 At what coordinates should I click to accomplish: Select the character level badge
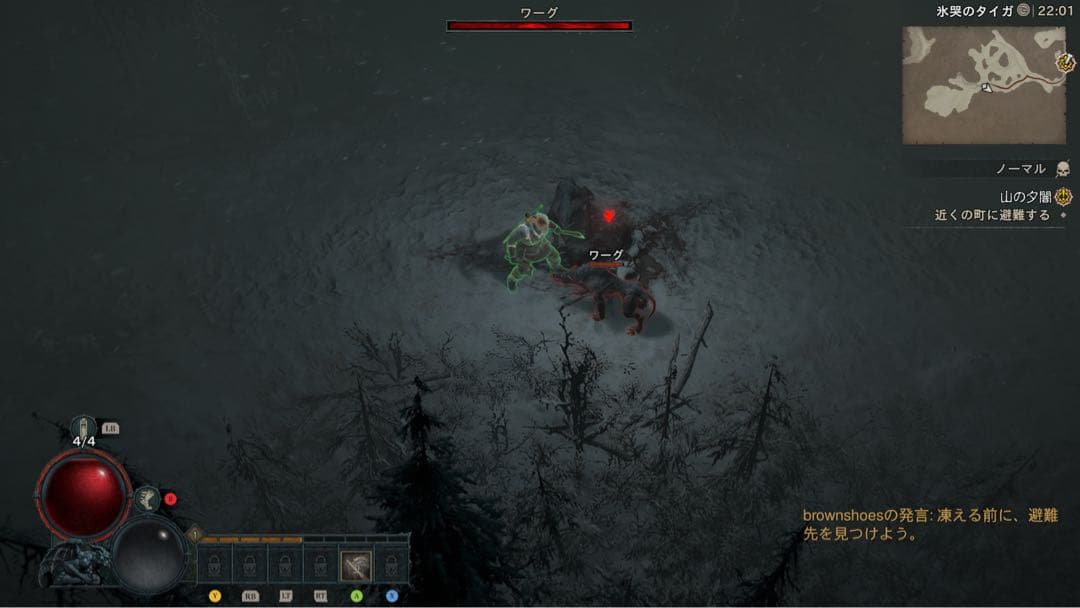pyautogui.click(x=195, y=535)
